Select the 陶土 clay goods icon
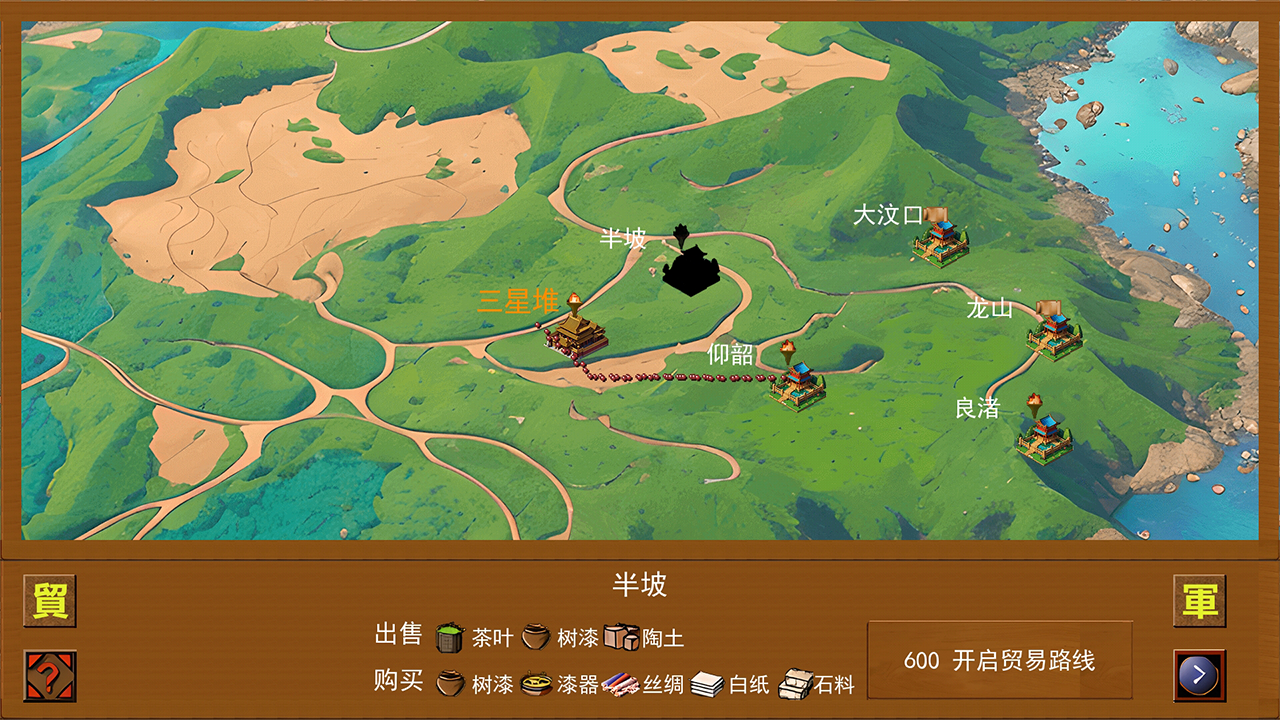This screenshot has width=1280, height=720. tap(620, 634)
